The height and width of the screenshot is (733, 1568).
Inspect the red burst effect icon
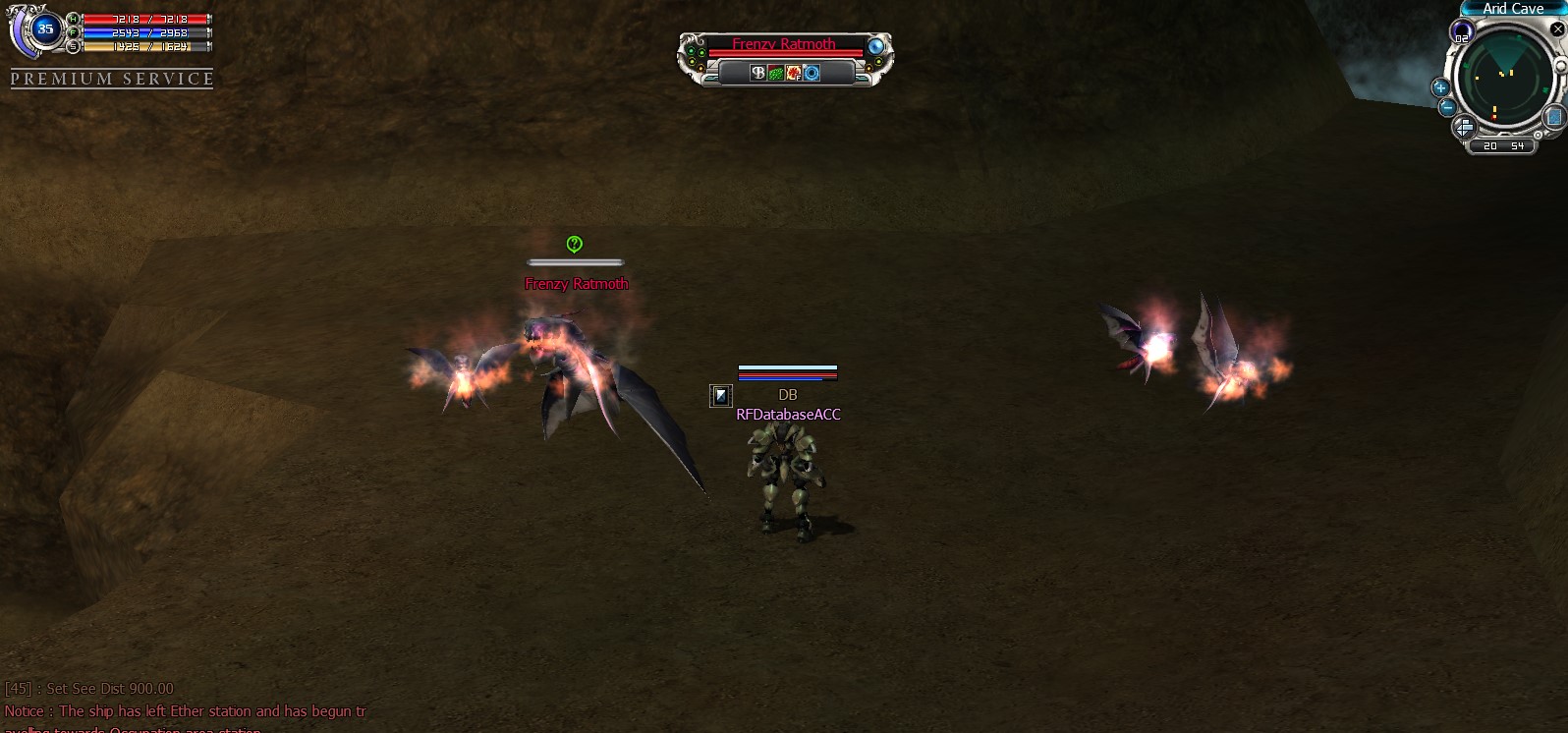tap(793, 73)
